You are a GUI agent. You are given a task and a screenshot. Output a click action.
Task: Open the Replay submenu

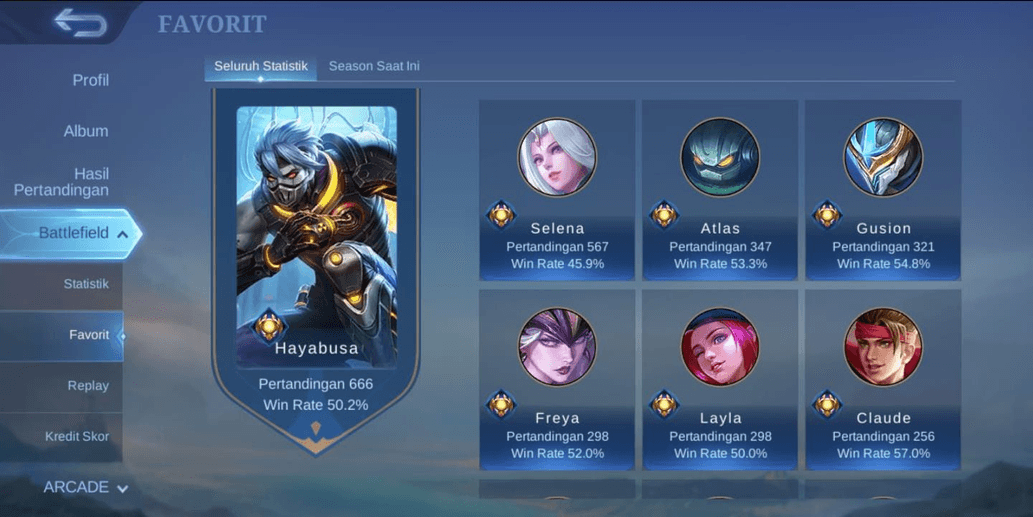88,386
